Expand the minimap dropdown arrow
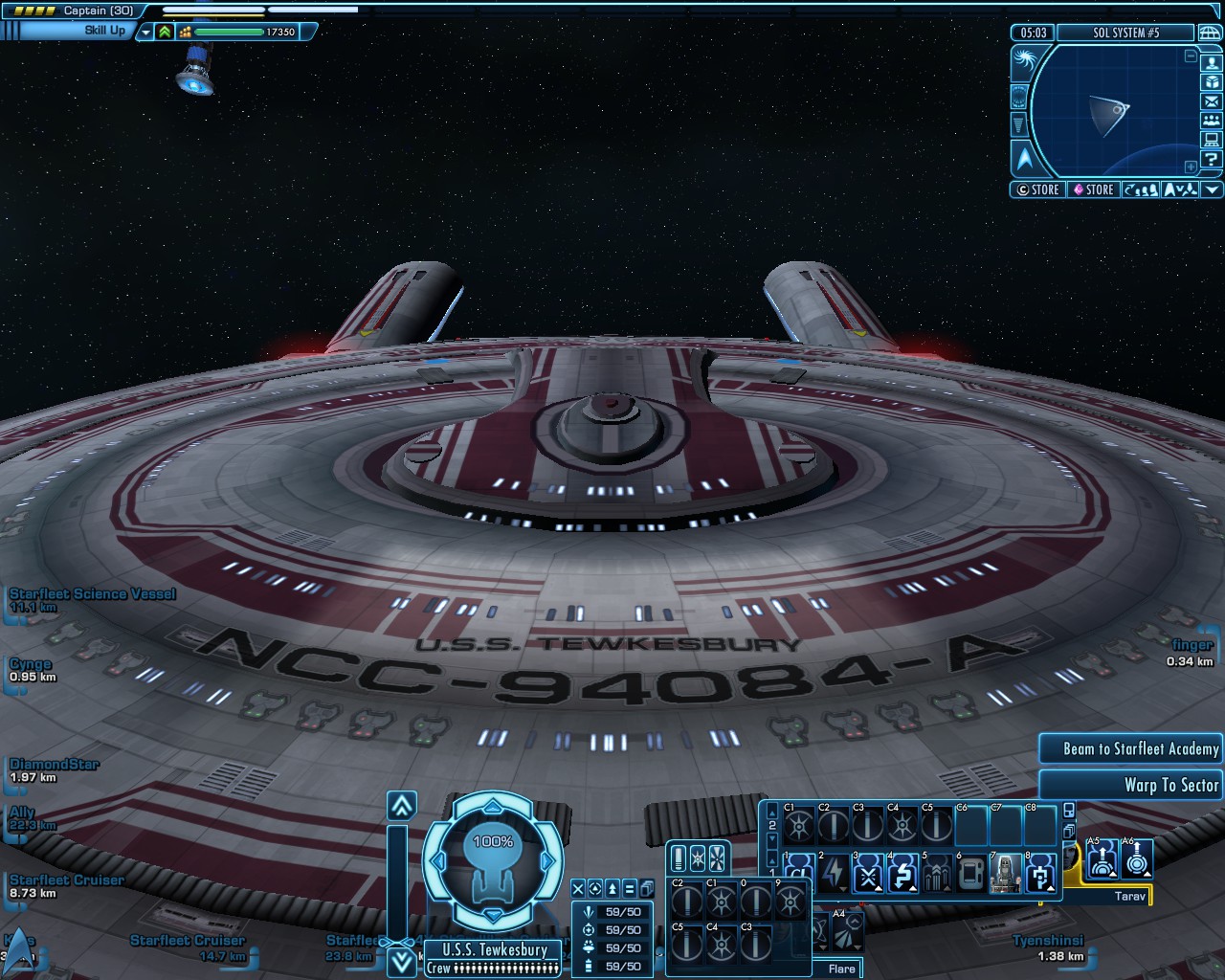 point(1213,189)
